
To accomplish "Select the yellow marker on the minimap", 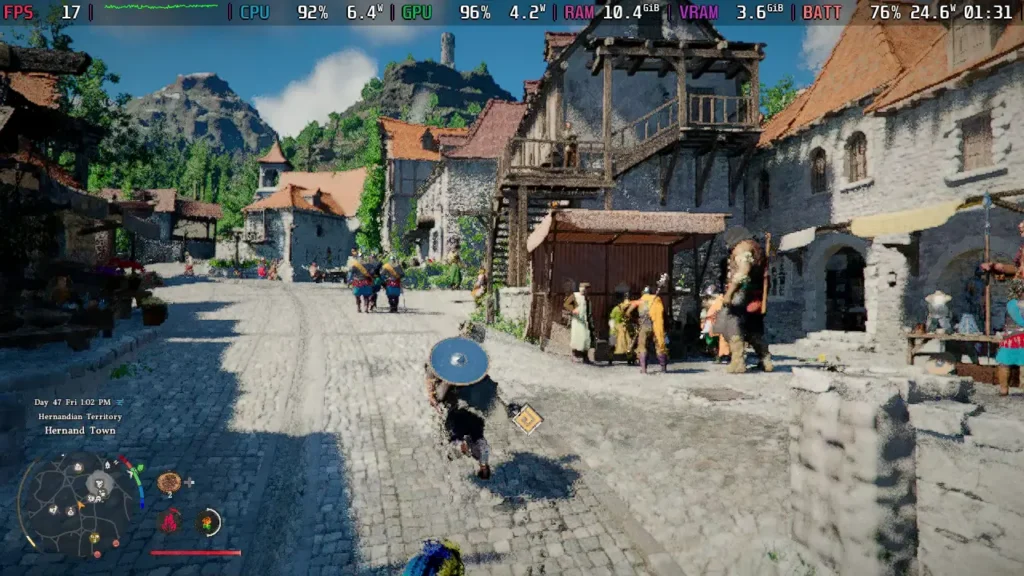I will [x=95, y=538].
